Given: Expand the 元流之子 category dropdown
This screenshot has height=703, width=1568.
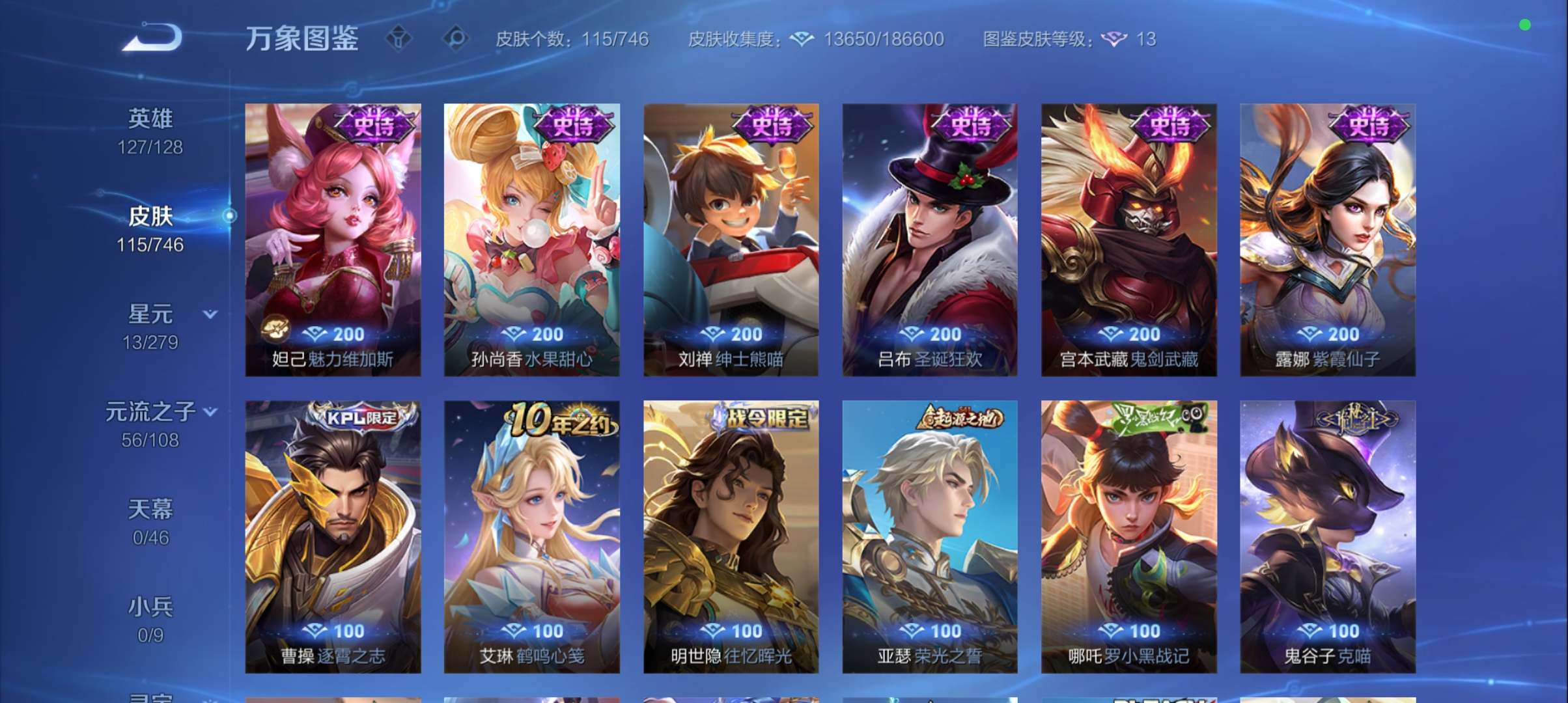Looking at the screenshot, I should click(210, 411).
